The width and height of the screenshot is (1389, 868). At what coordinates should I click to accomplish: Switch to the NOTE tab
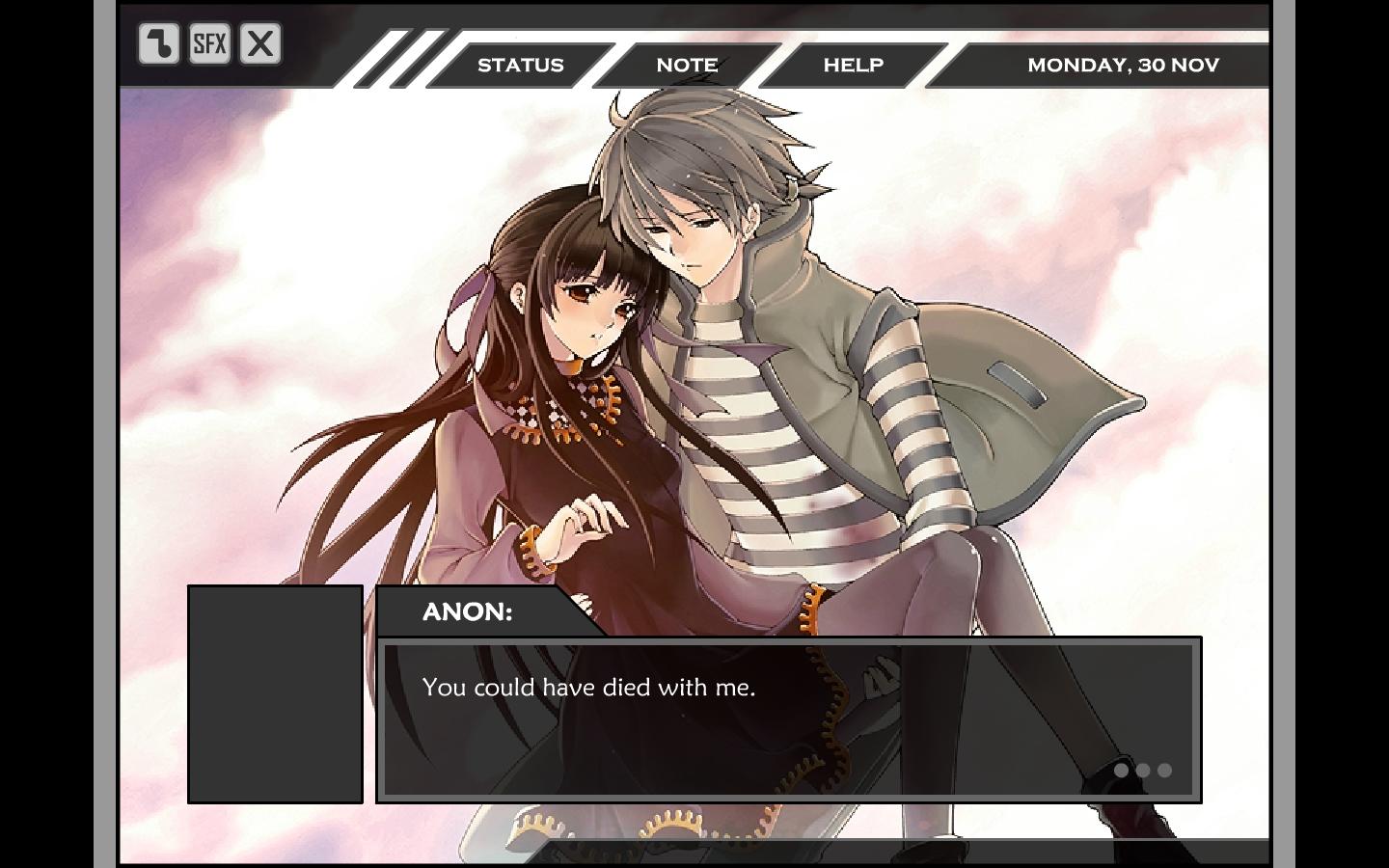click(x=687, y=65)
